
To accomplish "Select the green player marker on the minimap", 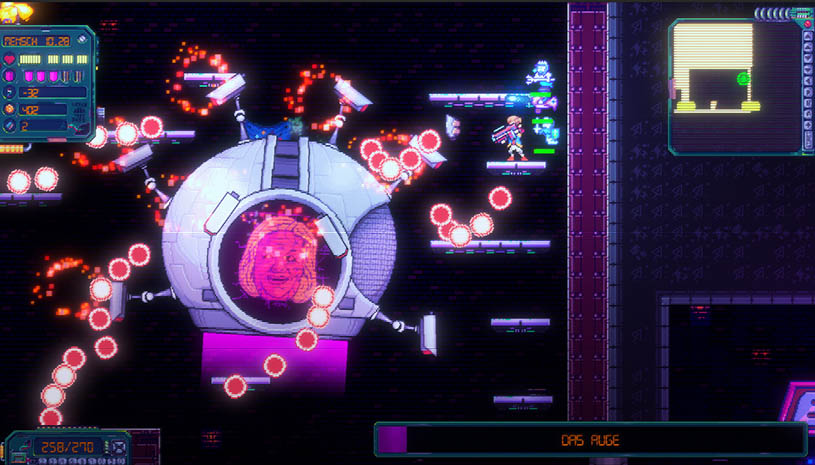I will click(743, 78).
